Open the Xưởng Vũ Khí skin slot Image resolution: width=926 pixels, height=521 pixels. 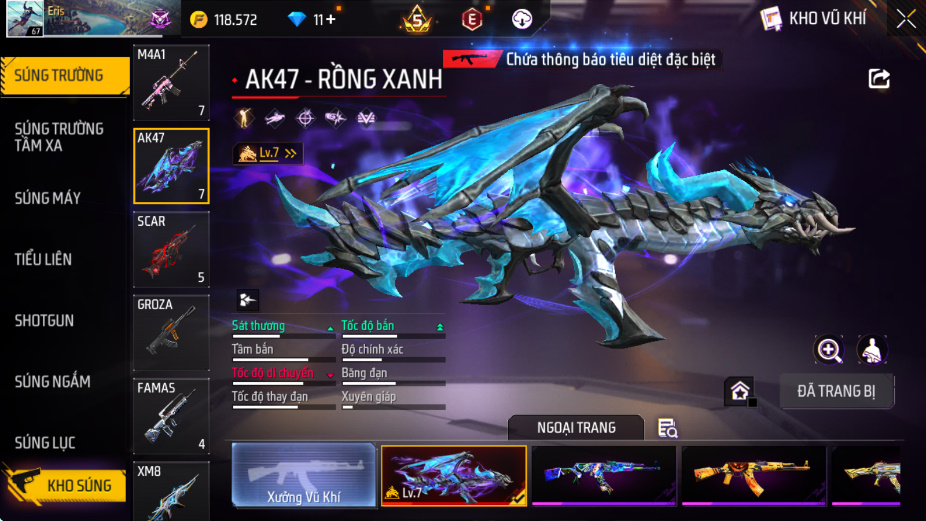pos(304,475)
